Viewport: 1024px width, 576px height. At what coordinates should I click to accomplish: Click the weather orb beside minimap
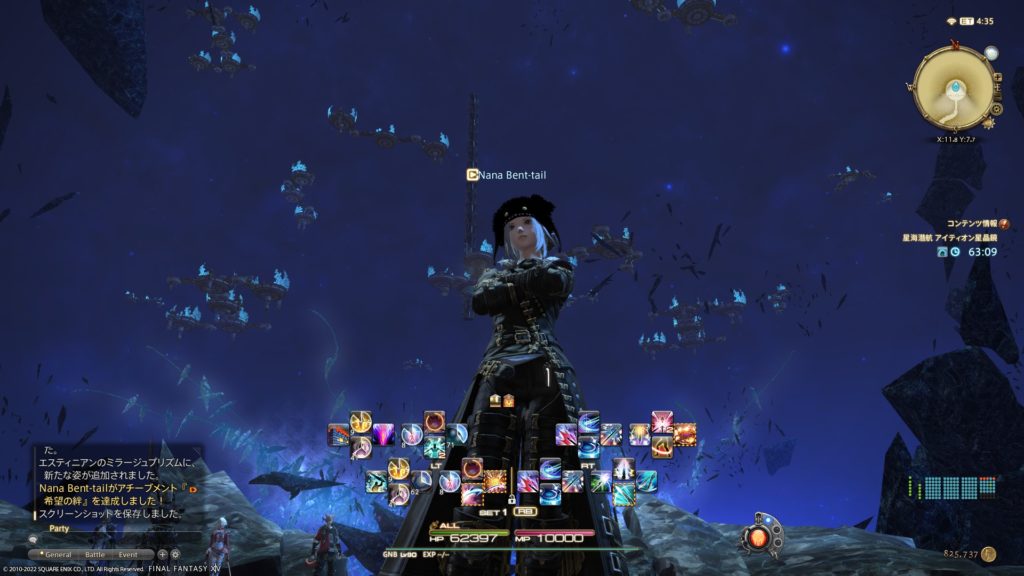[991, 53]
